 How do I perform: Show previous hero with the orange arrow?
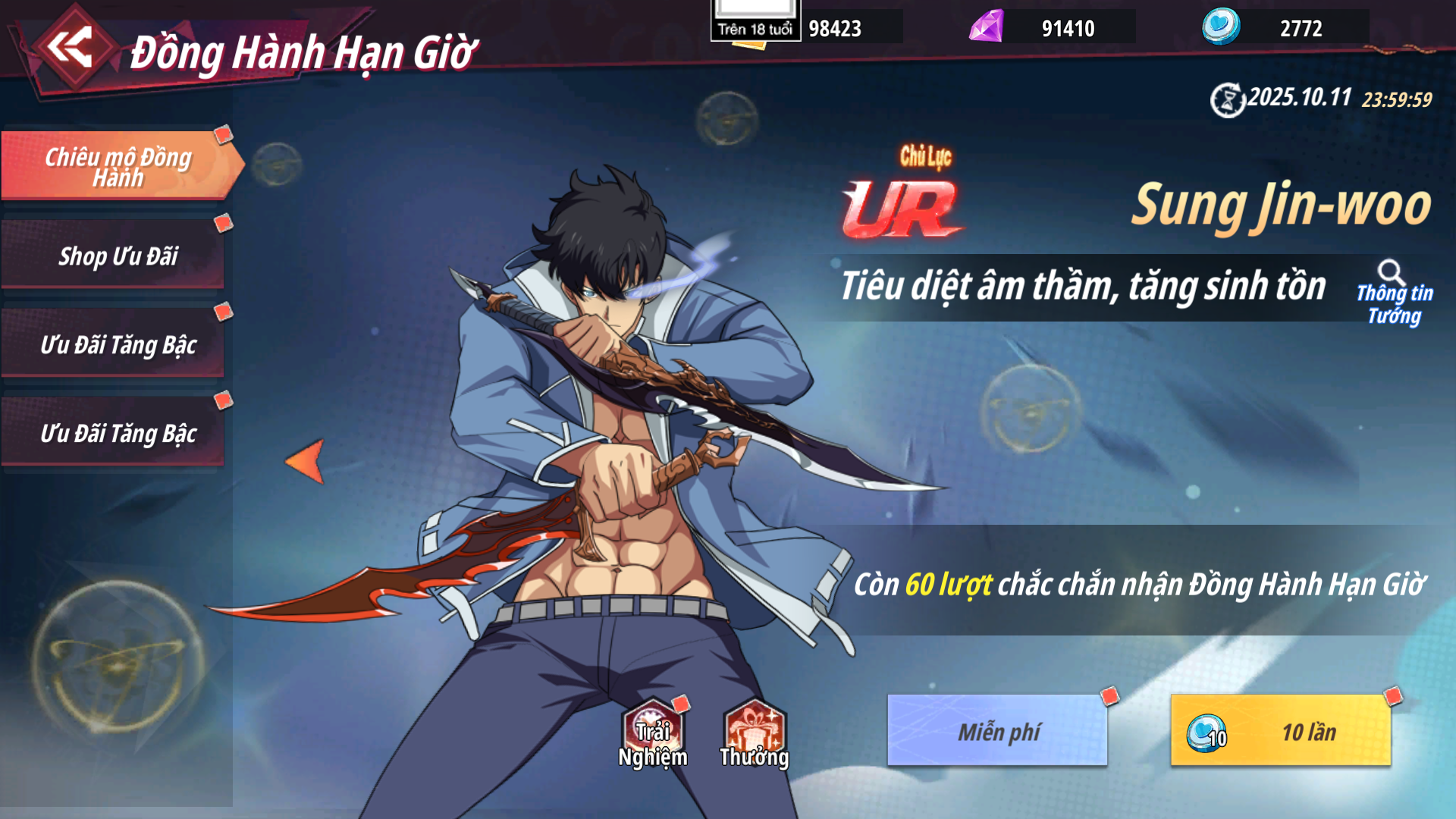(306, 460)
